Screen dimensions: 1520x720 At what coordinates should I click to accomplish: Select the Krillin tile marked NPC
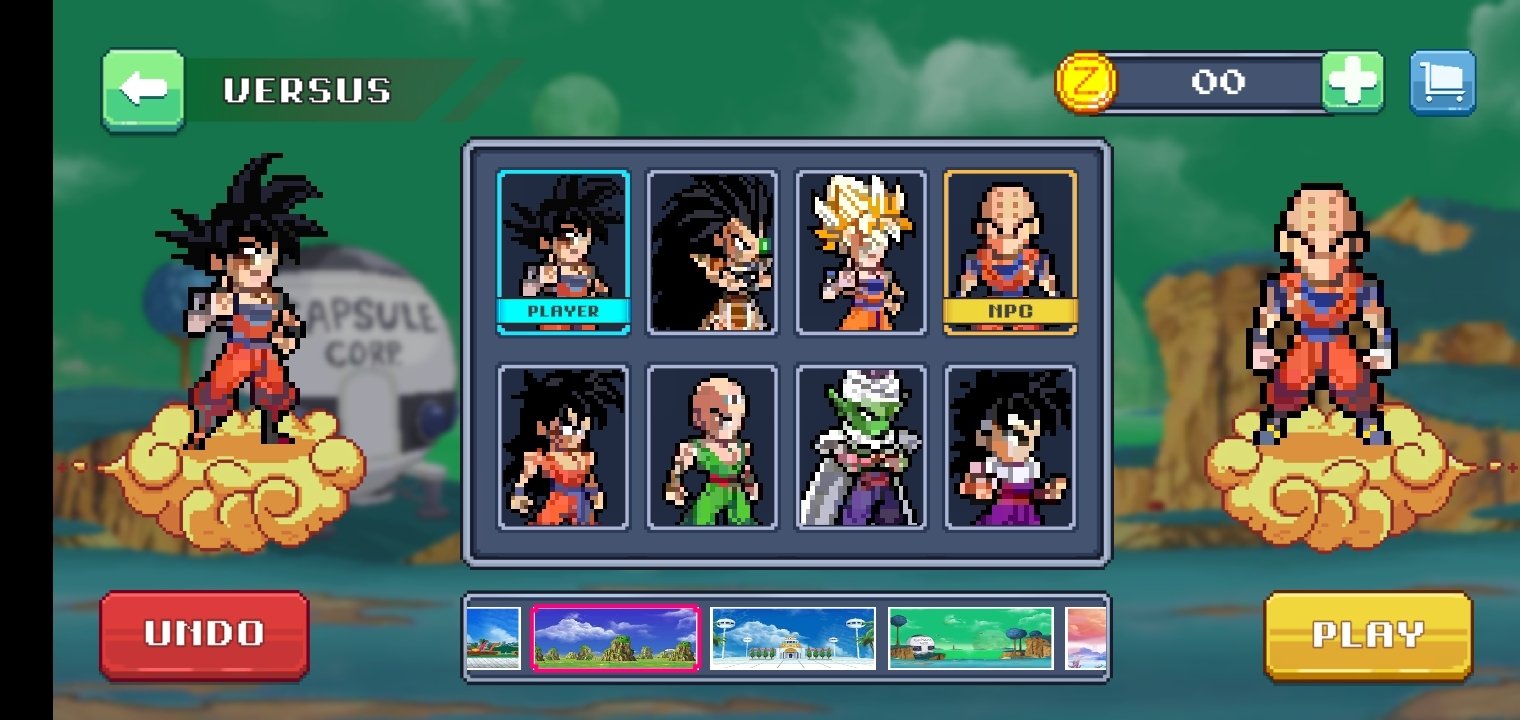(x=1010, y=252)
